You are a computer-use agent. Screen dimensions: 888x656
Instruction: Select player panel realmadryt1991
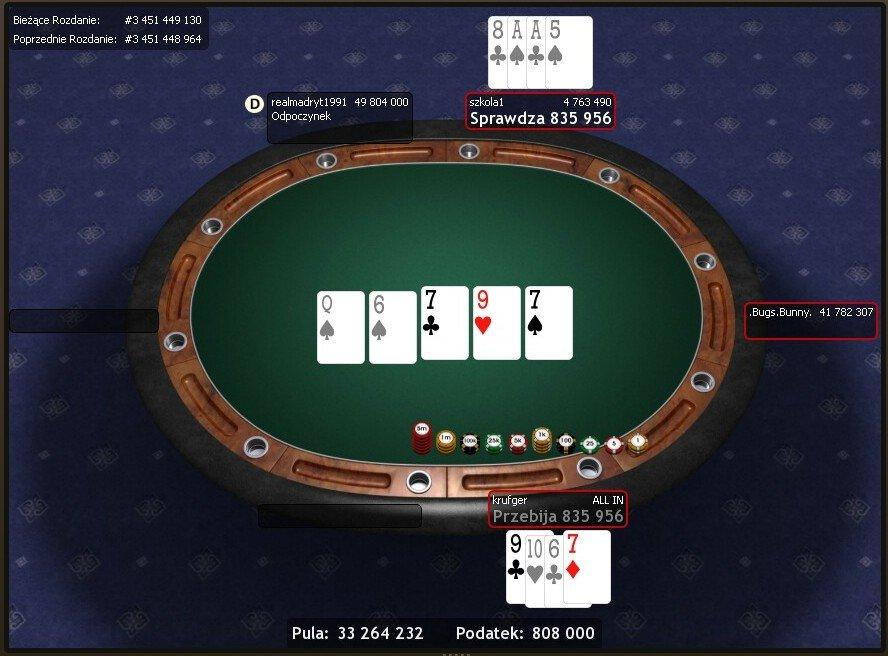click(340, 117)
